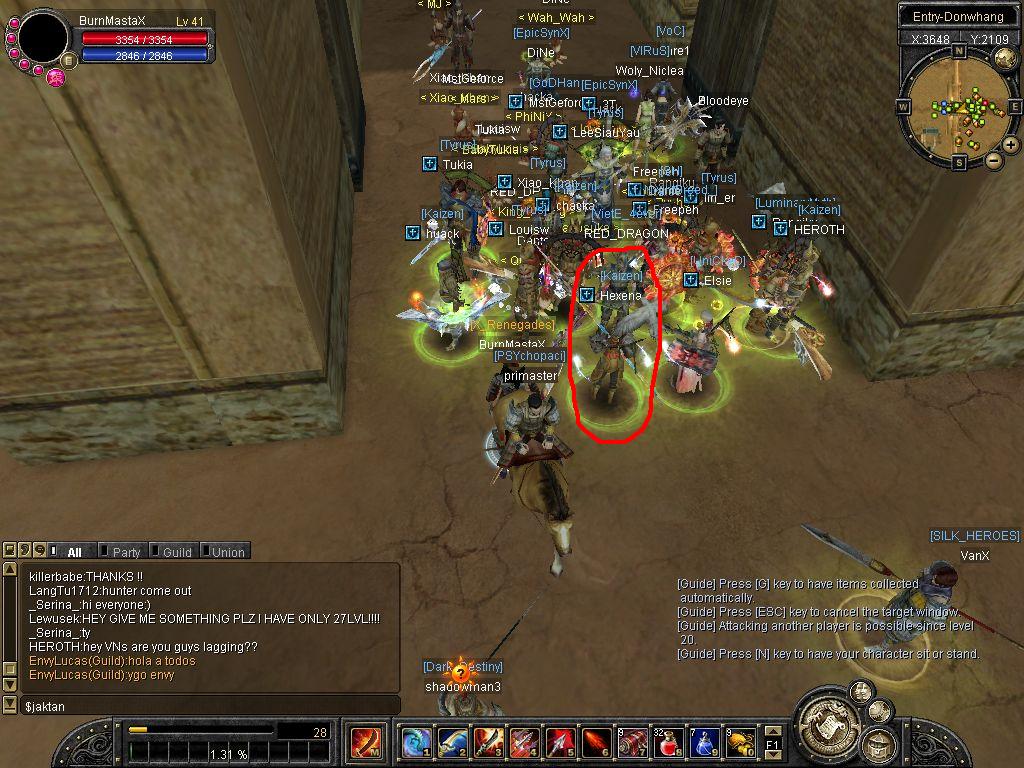Show the All chat tab
Viewport: 1024px width, 768px height.
click(x=73, y=552)
